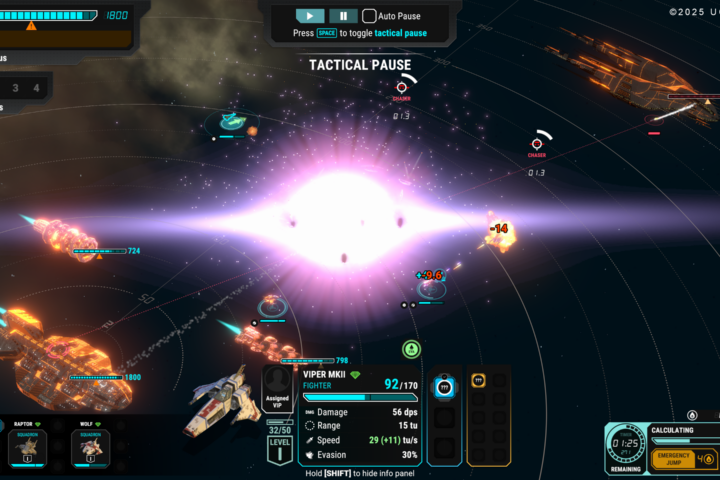The image size is (720, 480).
Task: Target the right Chaser enemy marker
Action: pos(537,144)
